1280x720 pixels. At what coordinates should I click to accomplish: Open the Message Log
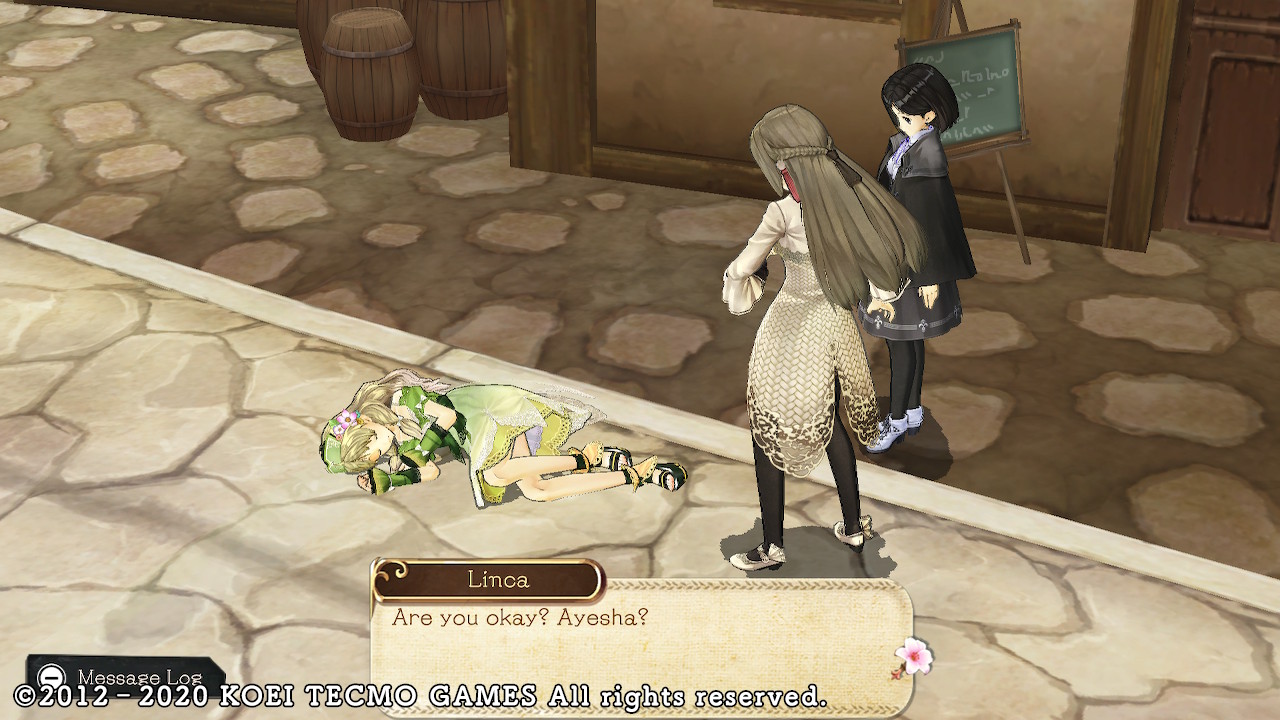(126, 676)
